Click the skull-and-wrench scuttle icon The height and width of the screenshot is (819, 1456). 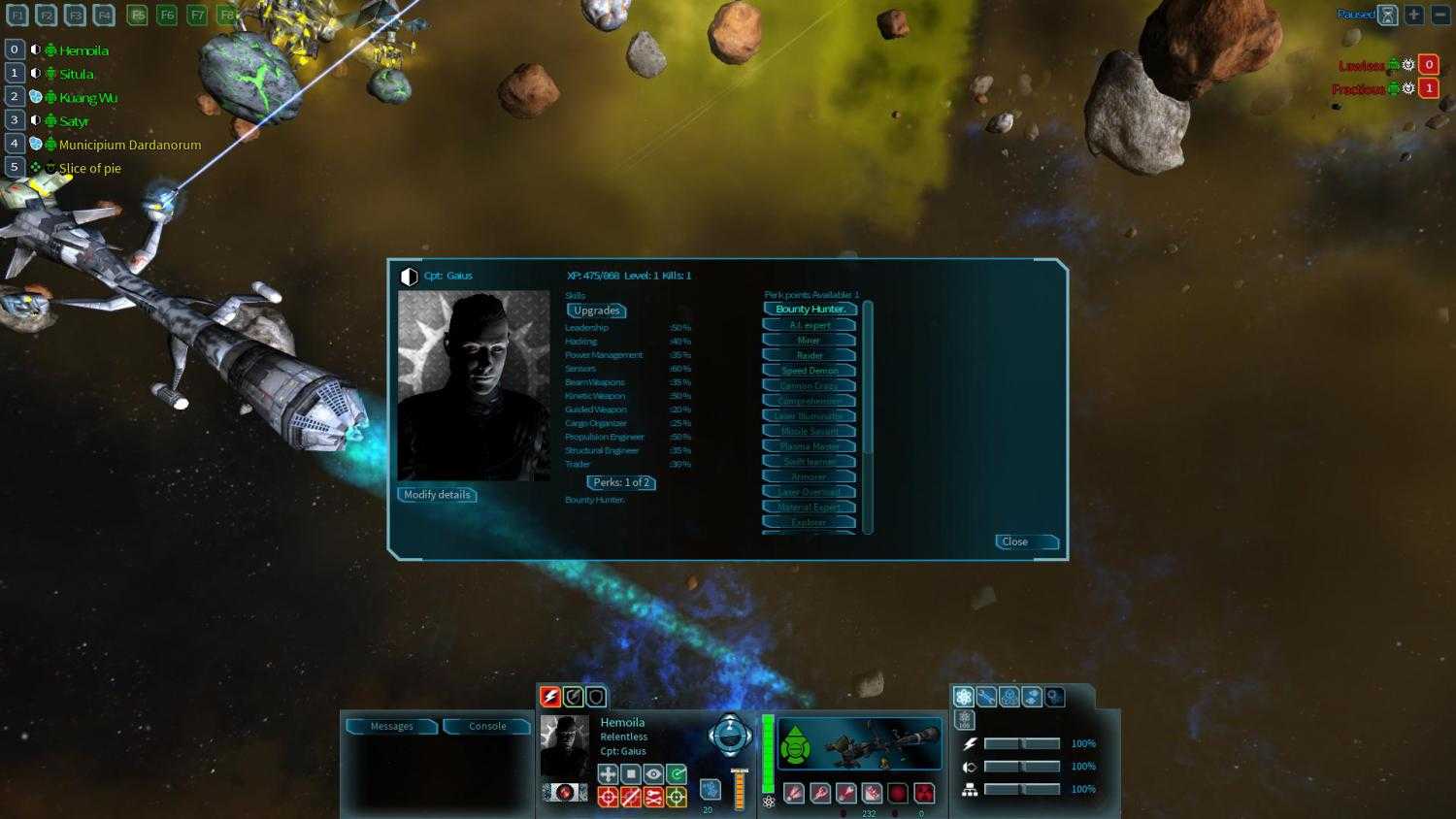653,797
